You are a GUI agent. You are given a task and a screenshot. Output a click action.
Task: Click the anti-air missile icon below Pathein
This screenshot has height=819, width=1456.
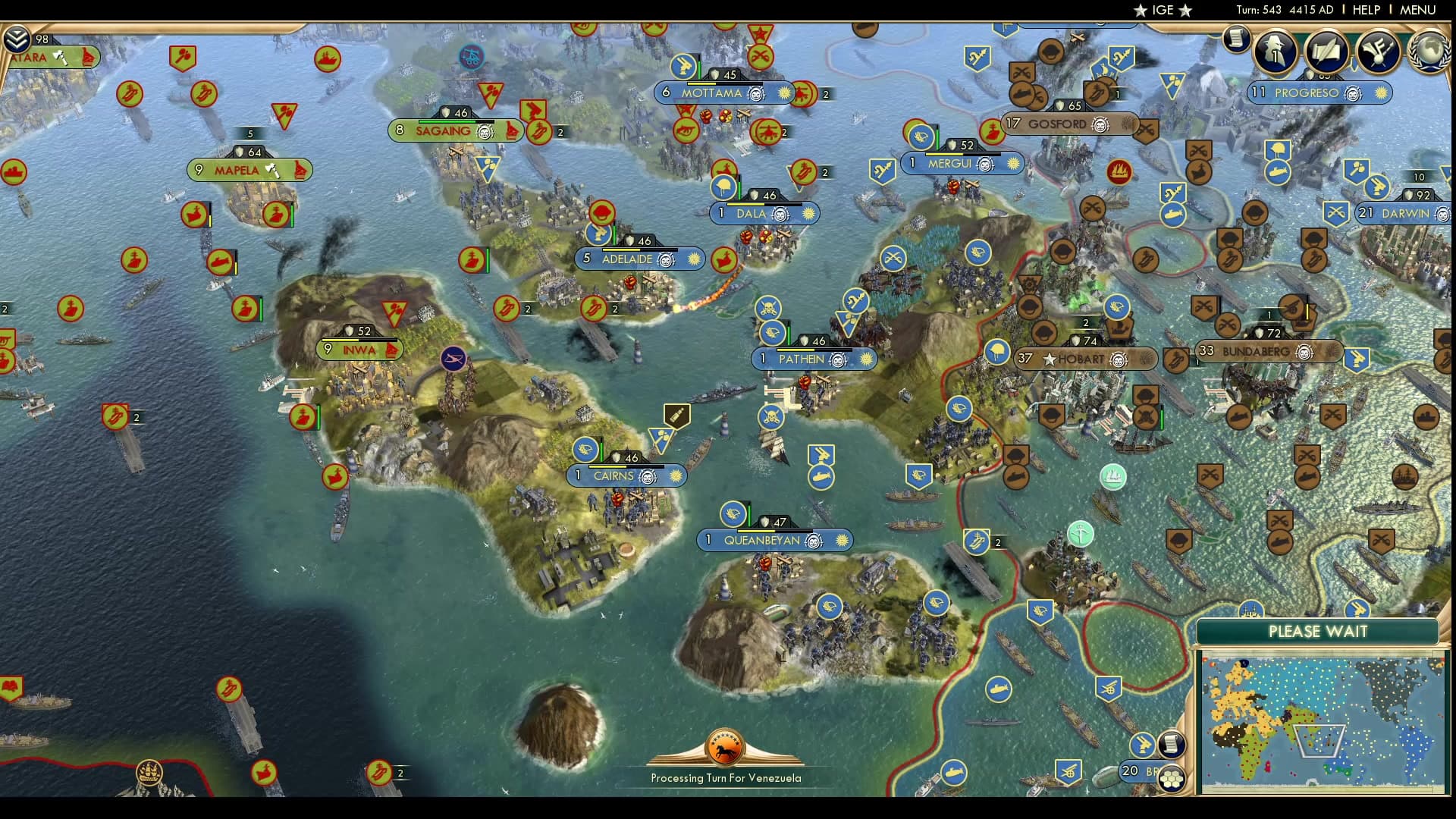click(822, 455)
